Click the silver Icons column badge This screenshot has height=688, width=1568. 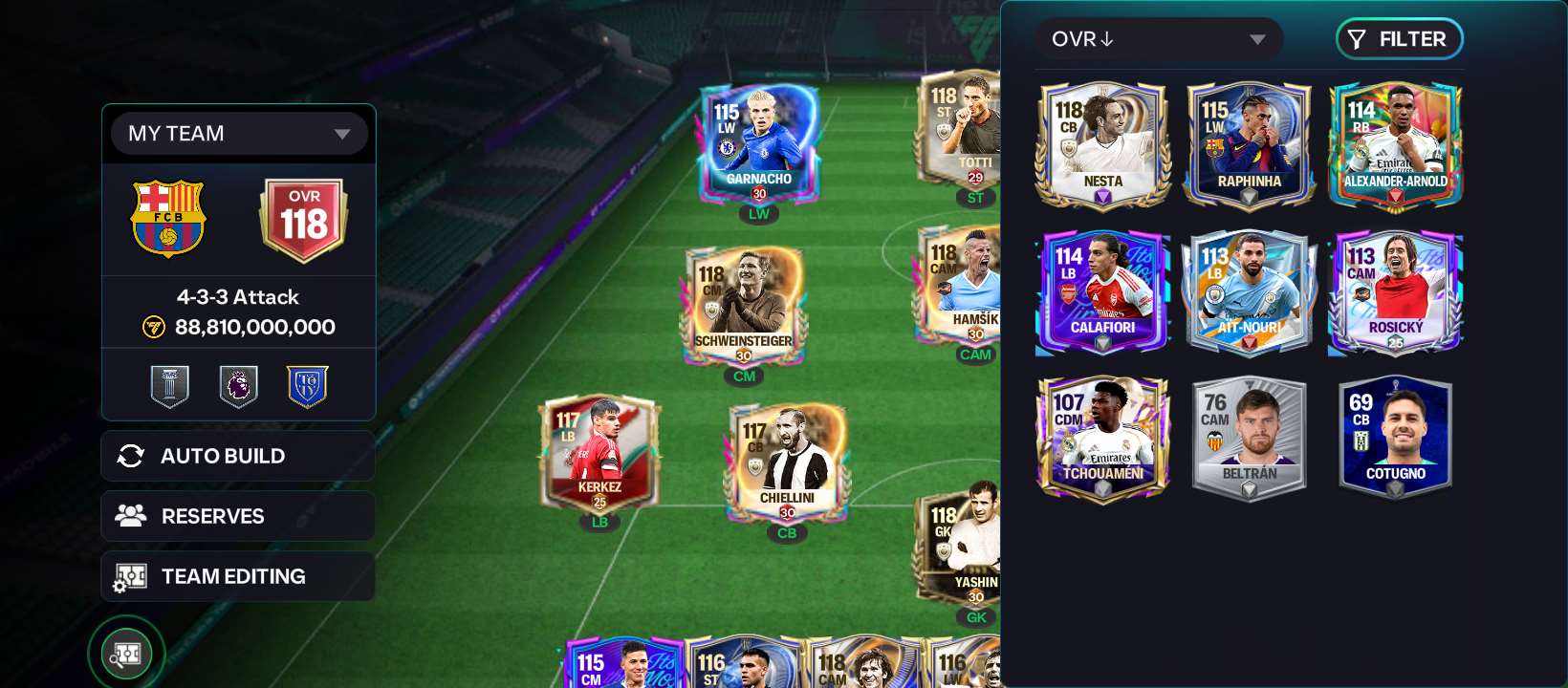coord(169,385)
